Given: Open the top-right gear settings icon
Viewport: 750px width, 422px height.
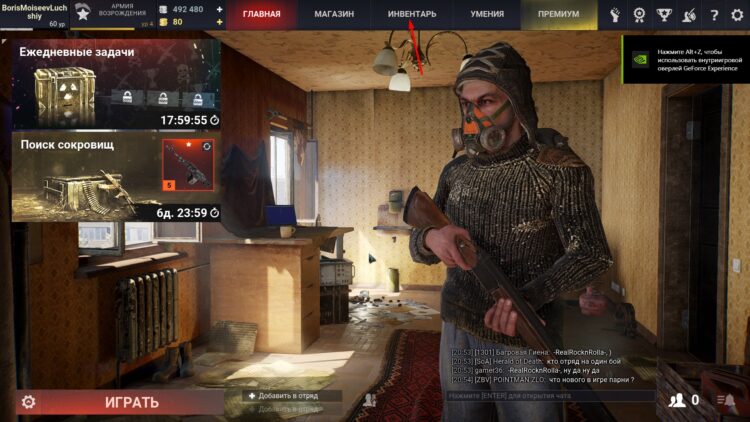Looking at the screenshot, I should pos(738,15).
